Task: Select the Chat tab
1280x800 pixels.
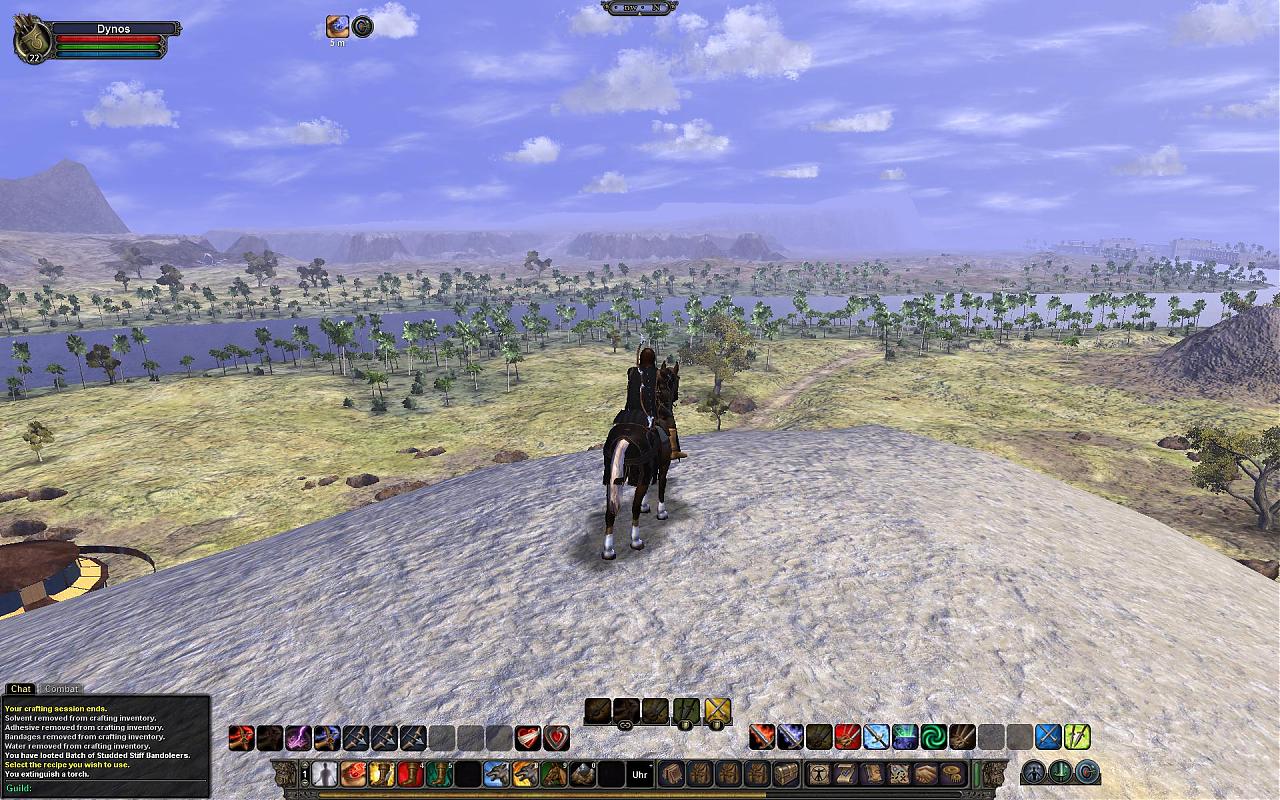Action: pyautogui.click(x=20, y=689)
